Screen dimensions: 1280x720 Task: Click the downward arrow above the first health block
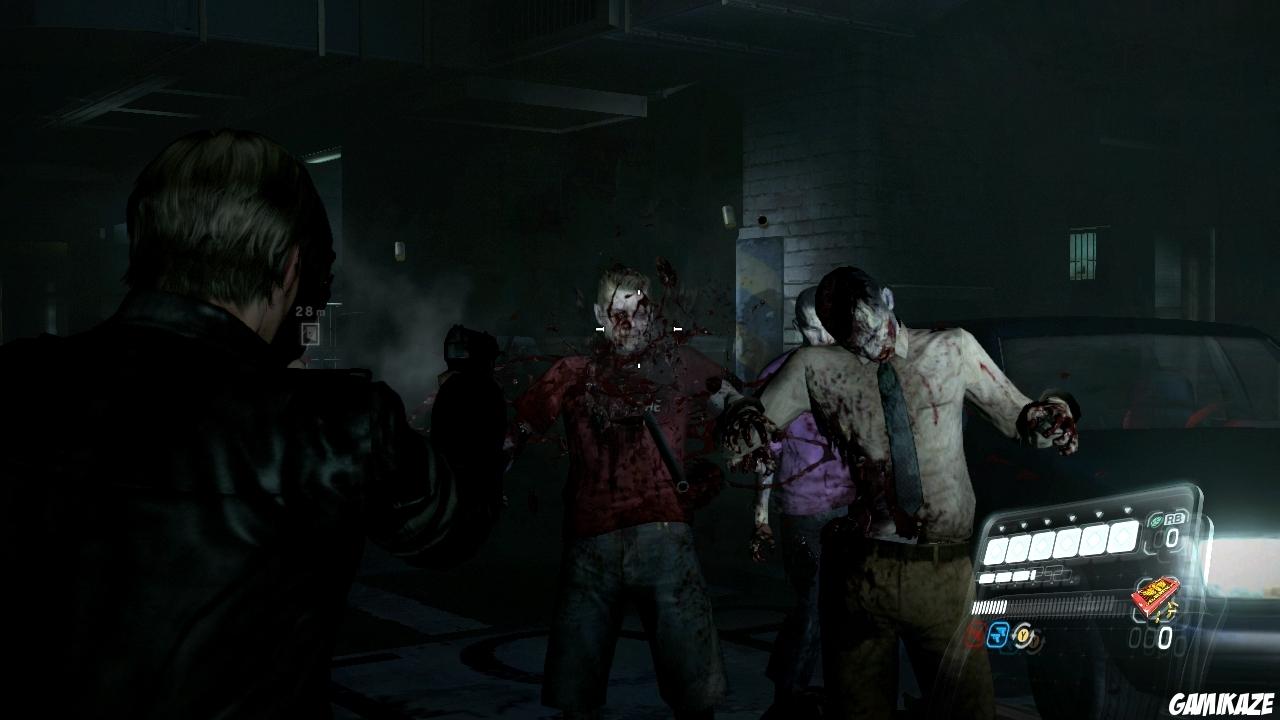1002,530
